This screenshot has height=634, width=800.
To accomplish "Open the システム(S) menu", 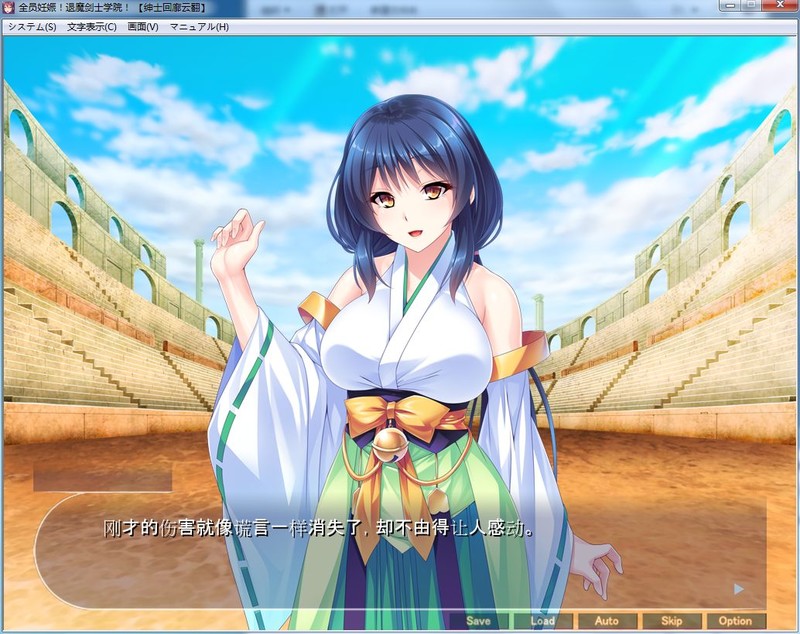I will pos(32,27).
